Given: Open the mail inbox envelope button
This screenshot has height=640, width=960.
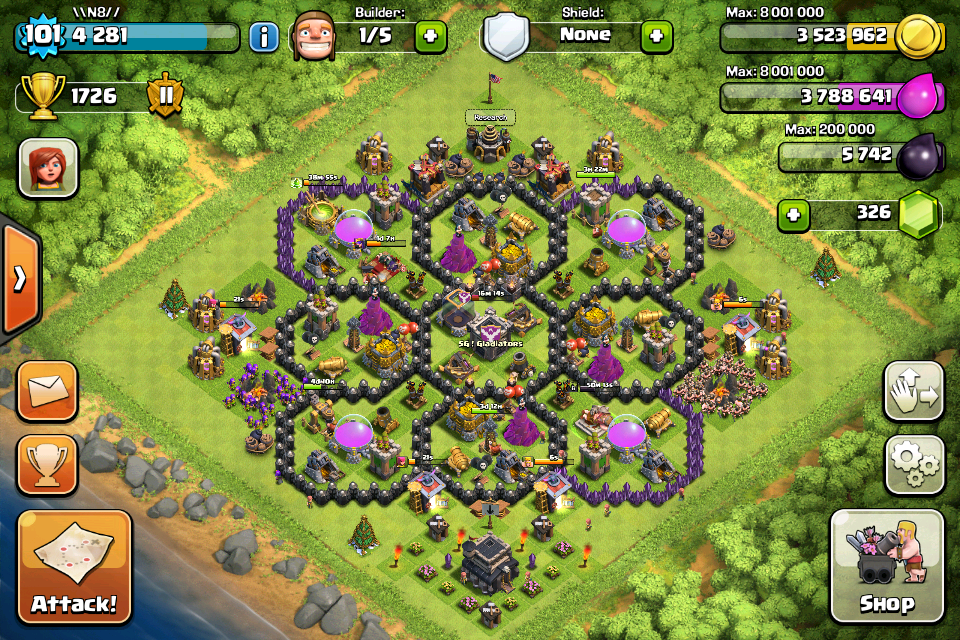Looking at the screenshot, I should coord(47,391).
